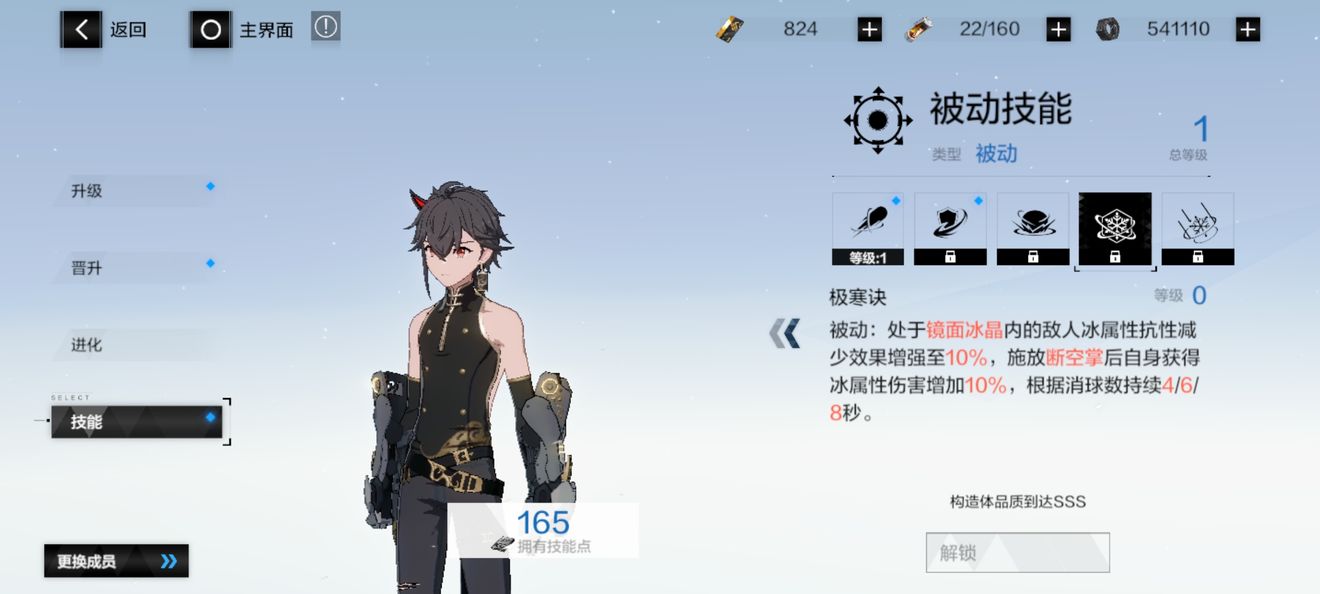Add more of the 824 gold ticket currency

(869, 30)
